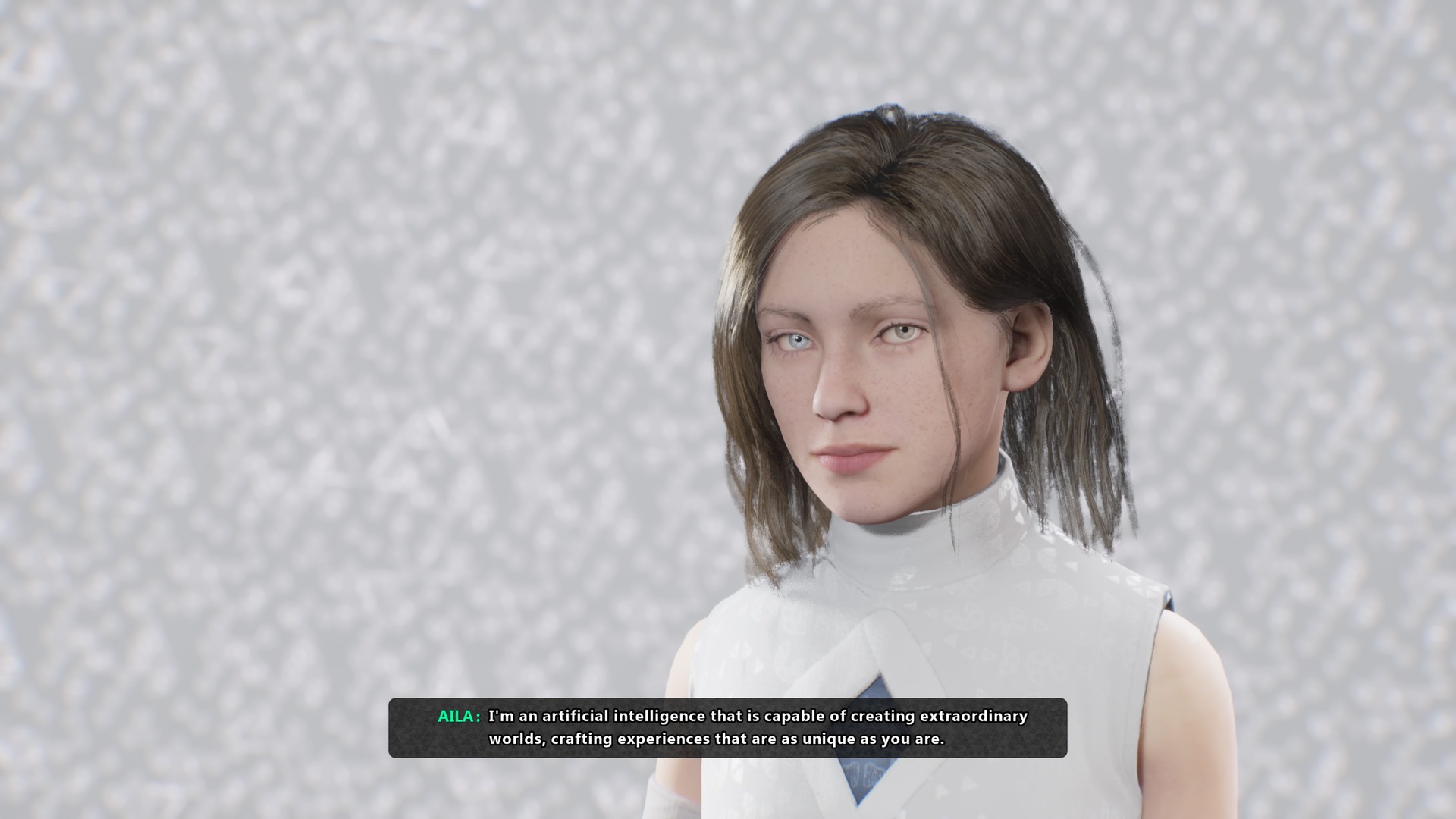This screenshot has height=819, width=1456.
Task: Select the first line of AILA's dialogue
Action: 758,715
